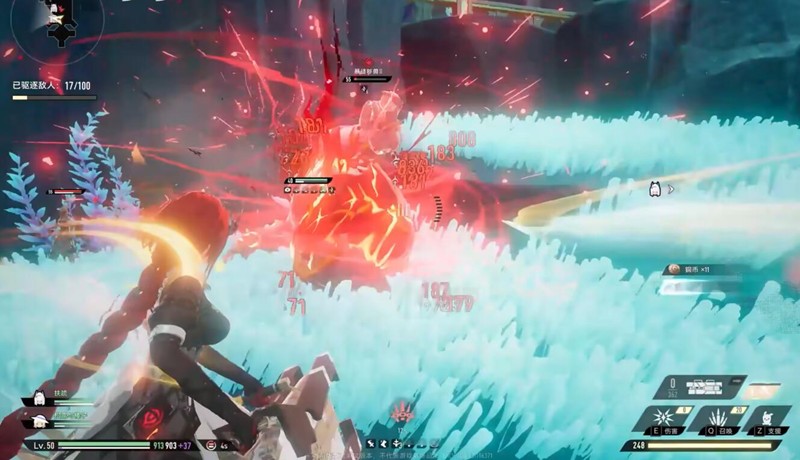Select the 扶疏 companion portrait
This screenshot has width=800, height=460.
pyautogui.click(x=41, y=398)
